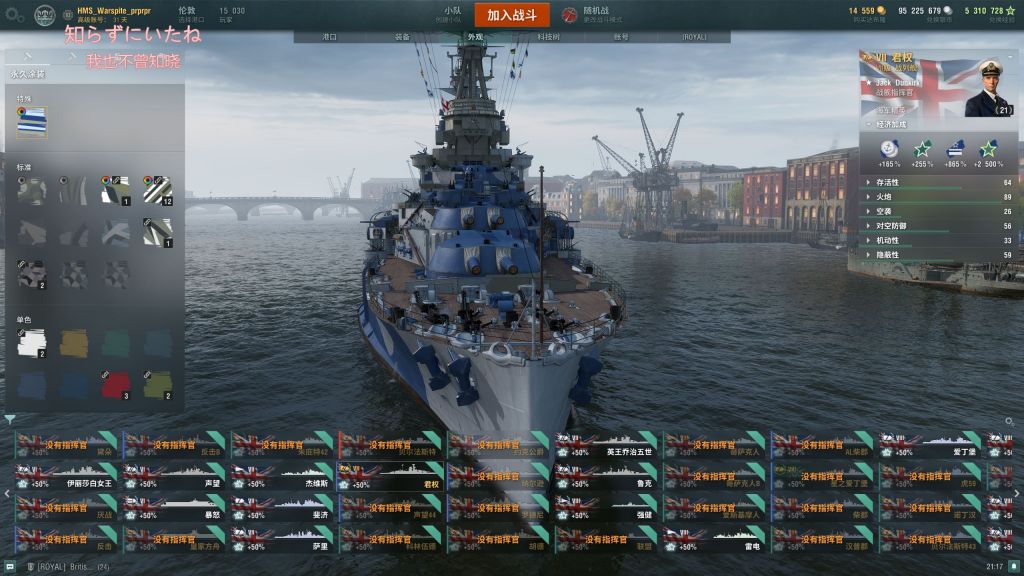
Task: Select the red solid color paint
Action: pyautogui.click(x=115, y=385)
